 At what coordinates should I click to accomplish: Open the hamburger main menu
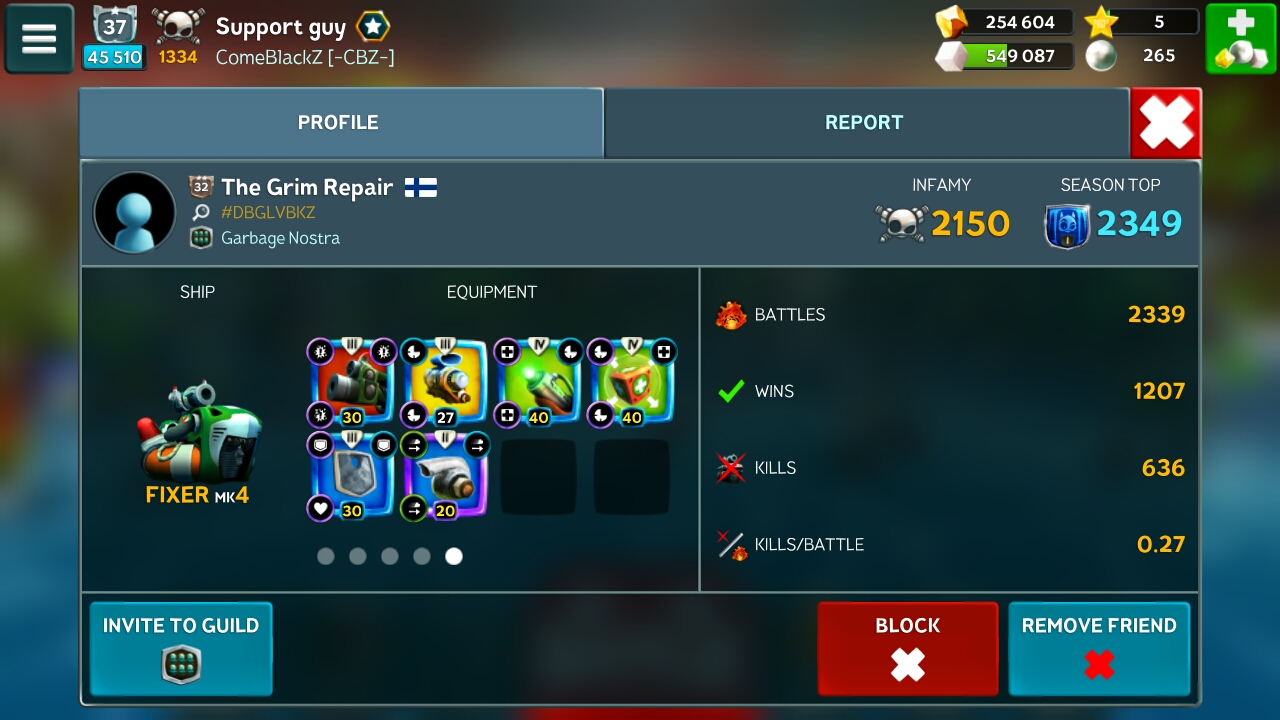click(x=39, y=39)
